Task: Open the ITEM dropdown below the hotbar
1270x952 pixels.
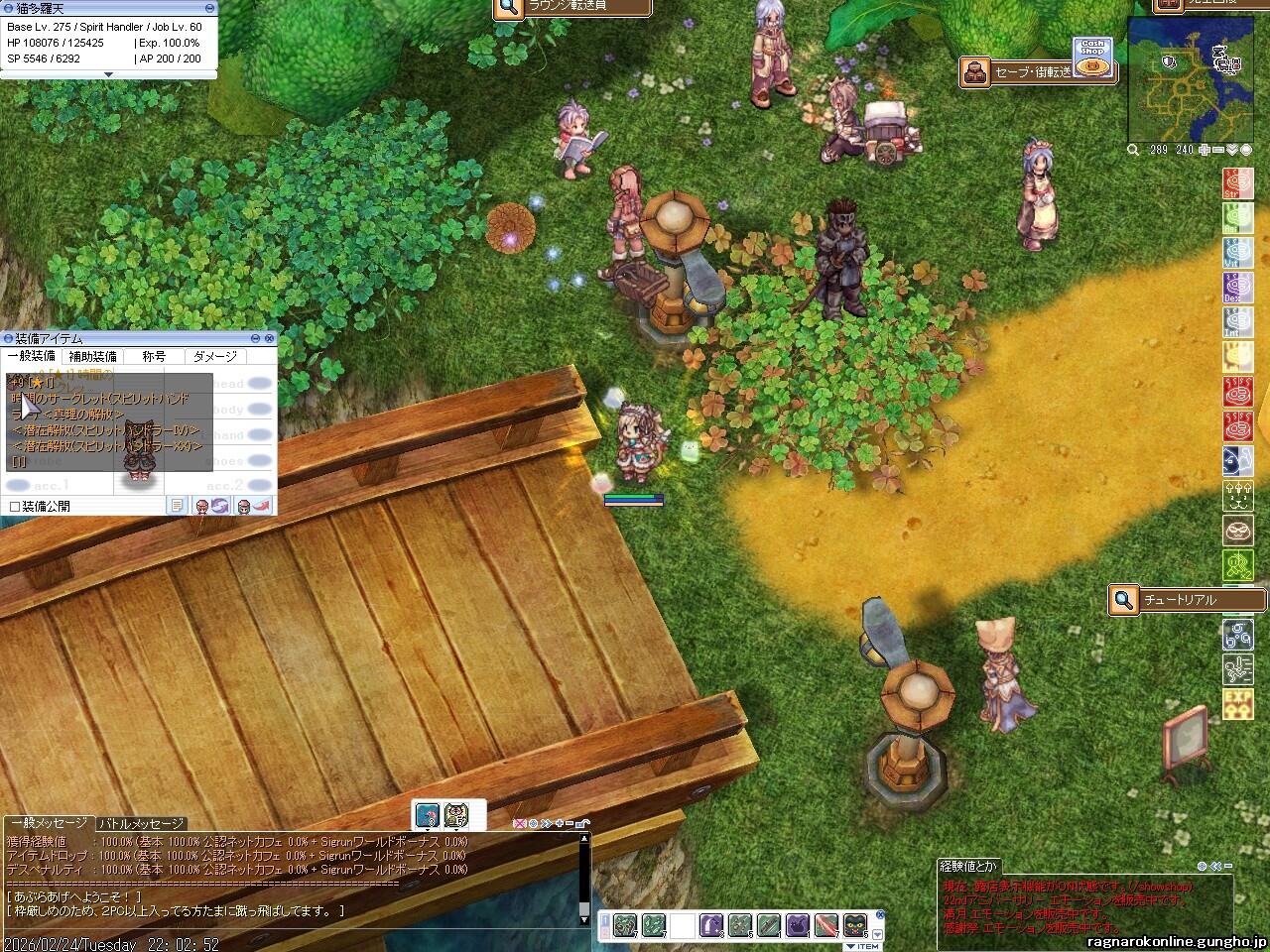Action: (861, 946)
